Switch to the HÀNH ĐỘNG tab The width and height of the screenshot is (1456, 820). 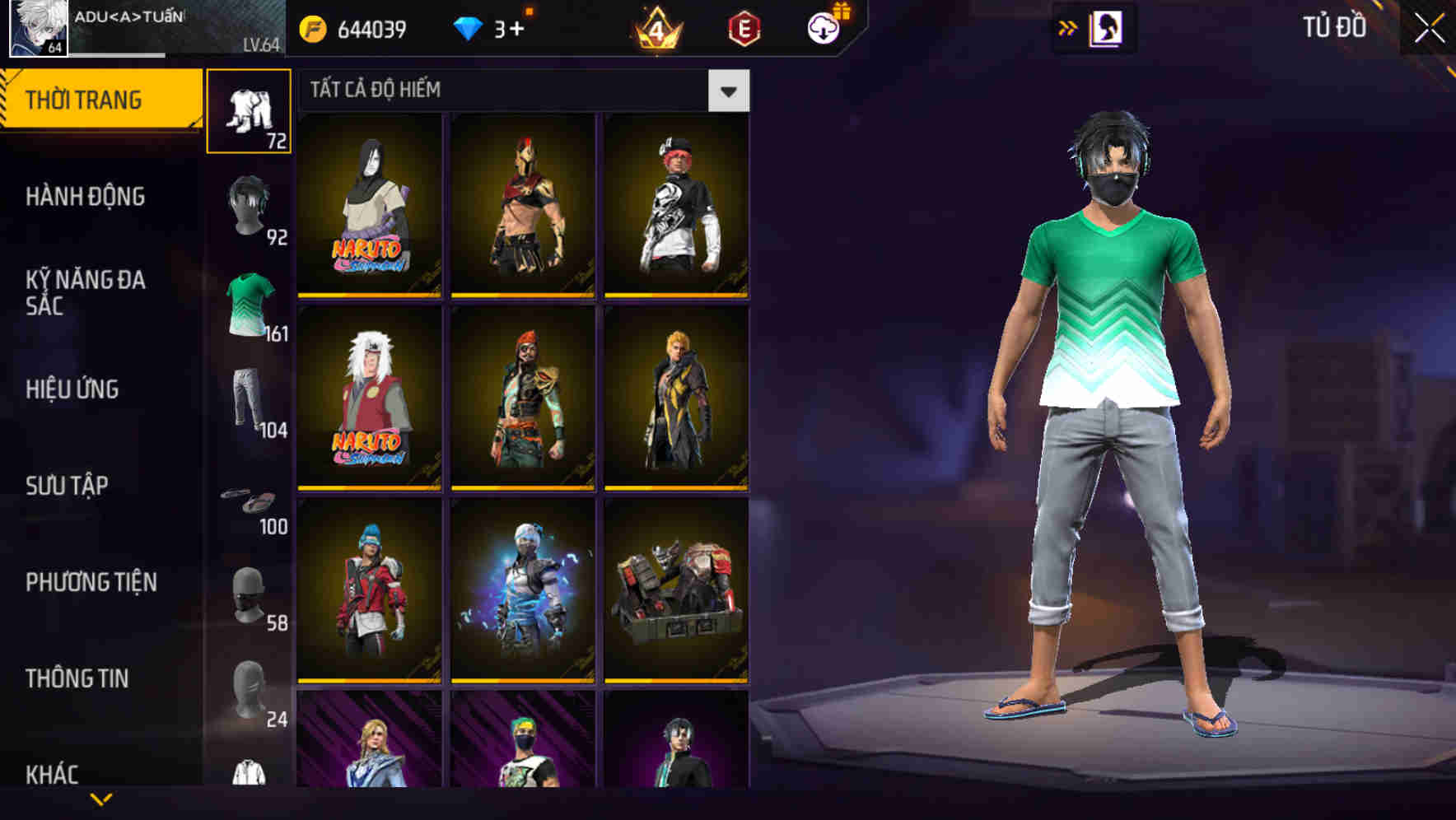pos(86,198)
